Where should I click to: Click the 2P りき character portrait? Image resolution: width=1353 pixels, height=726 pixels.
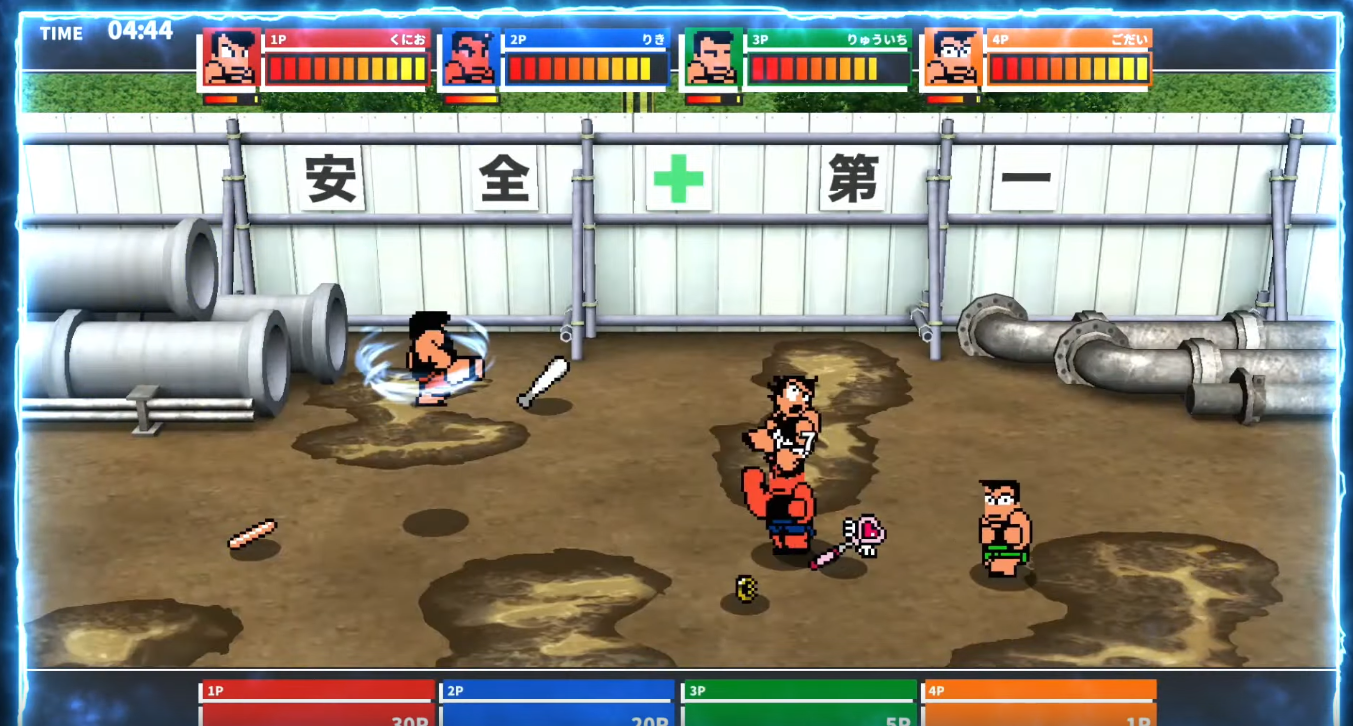click(470, 59)
